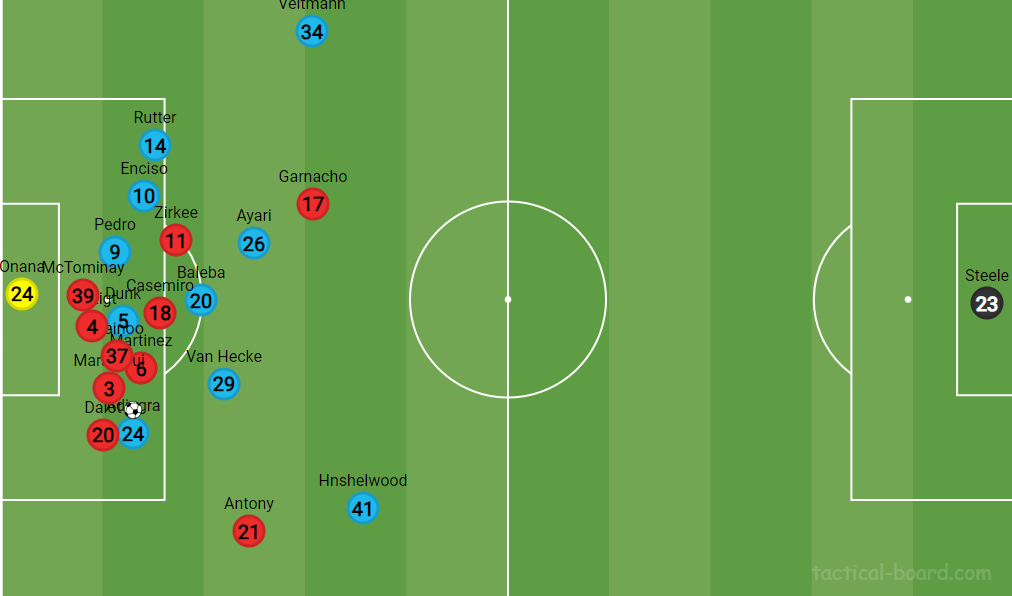Open the tactical-board.com watermark link

coord(901,573)
